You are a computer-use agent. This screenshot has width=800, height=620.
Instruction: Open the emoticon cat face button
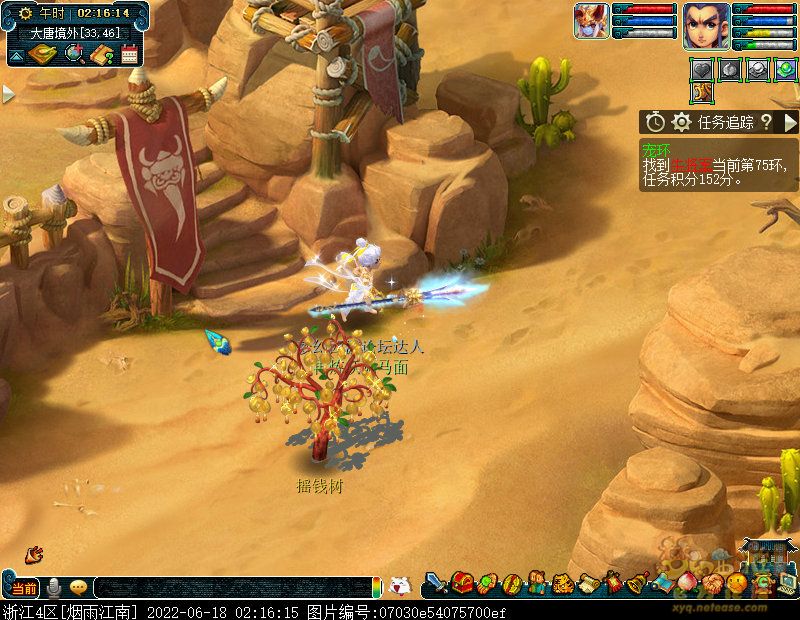400,586
